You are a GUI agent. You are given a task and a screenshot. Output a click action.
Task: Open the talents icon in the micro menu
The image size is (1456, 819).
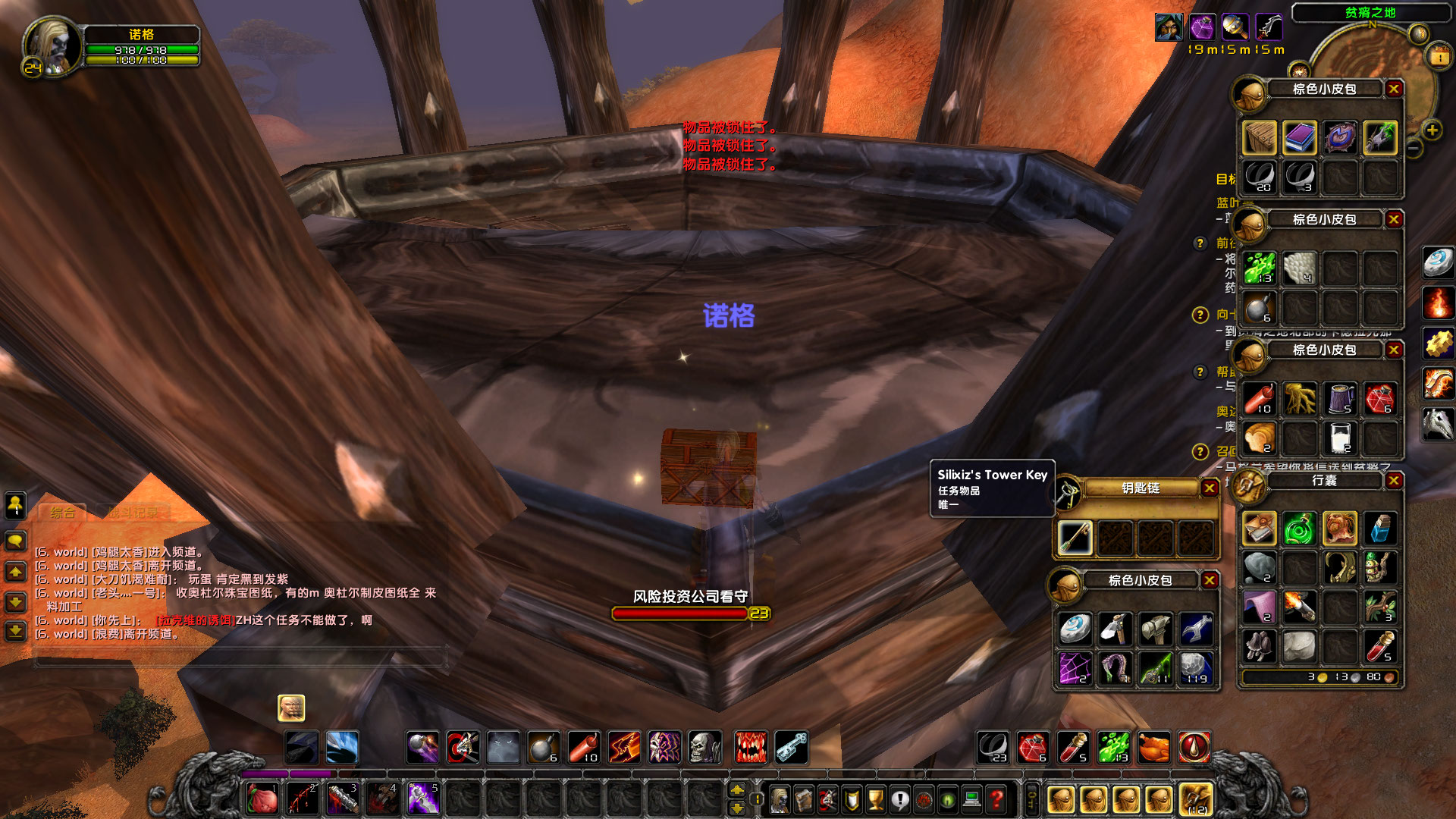827,798
